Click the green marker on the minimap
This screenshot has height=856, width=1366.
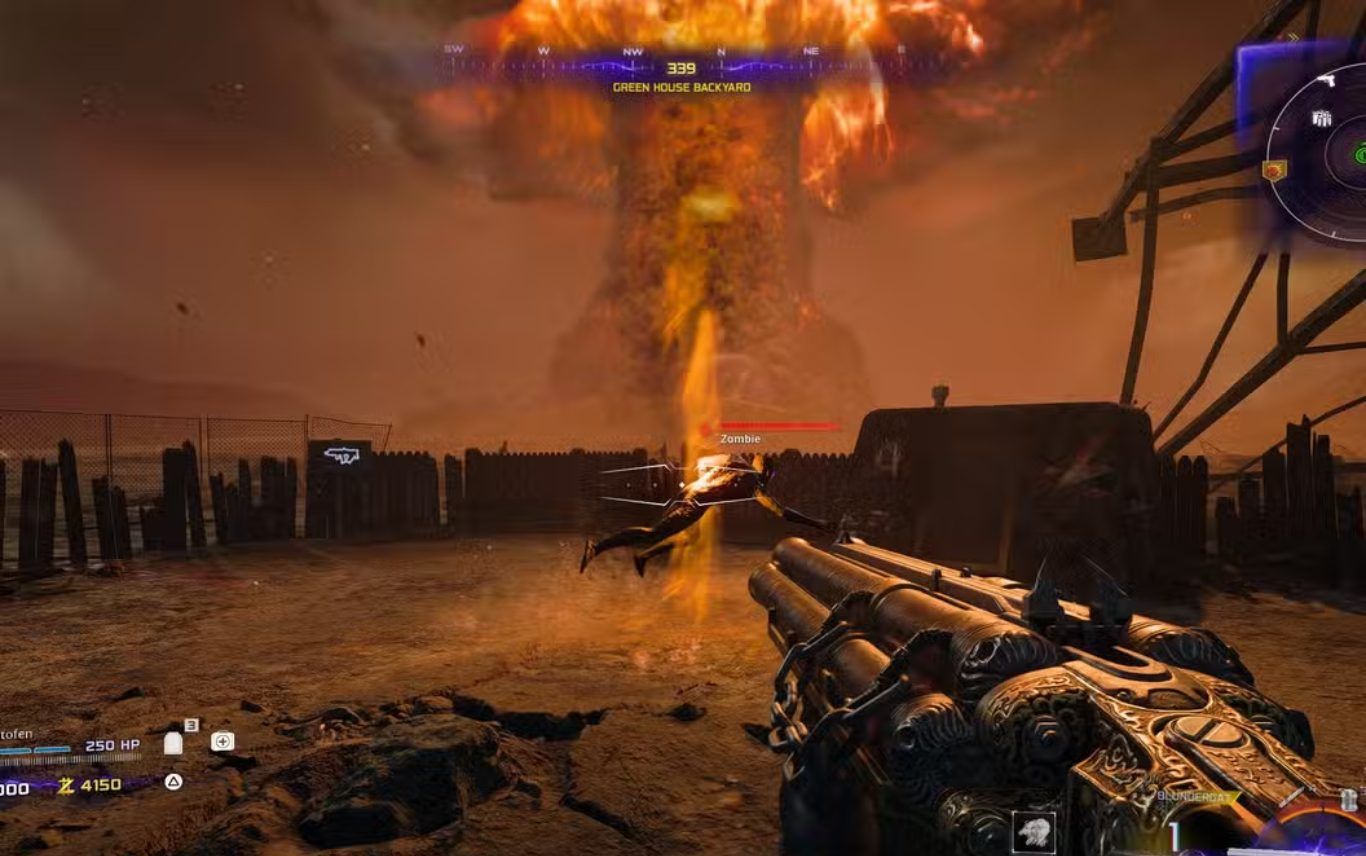(1361, 154)
